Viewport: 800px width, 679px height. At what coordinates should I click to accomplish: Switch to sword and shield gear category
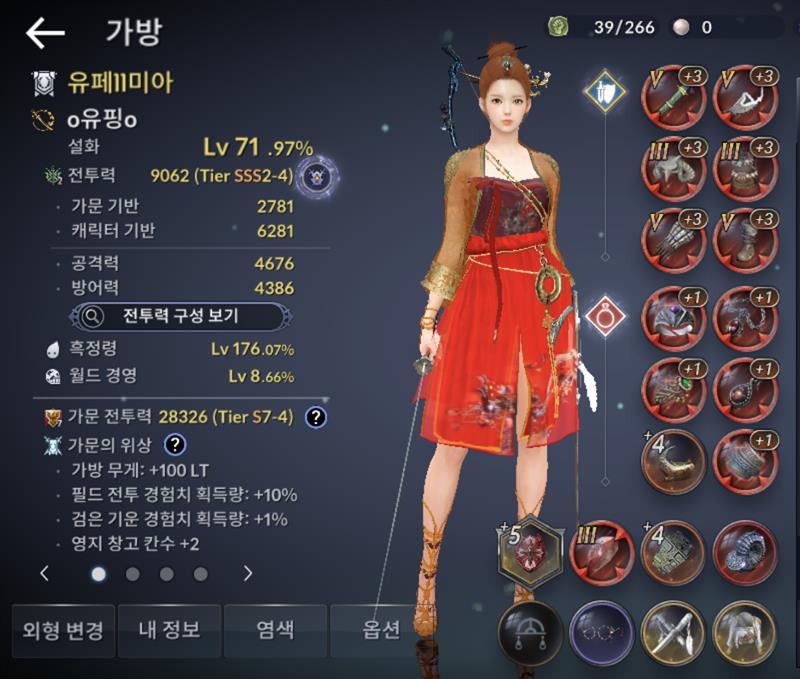(x=605, y=92)
